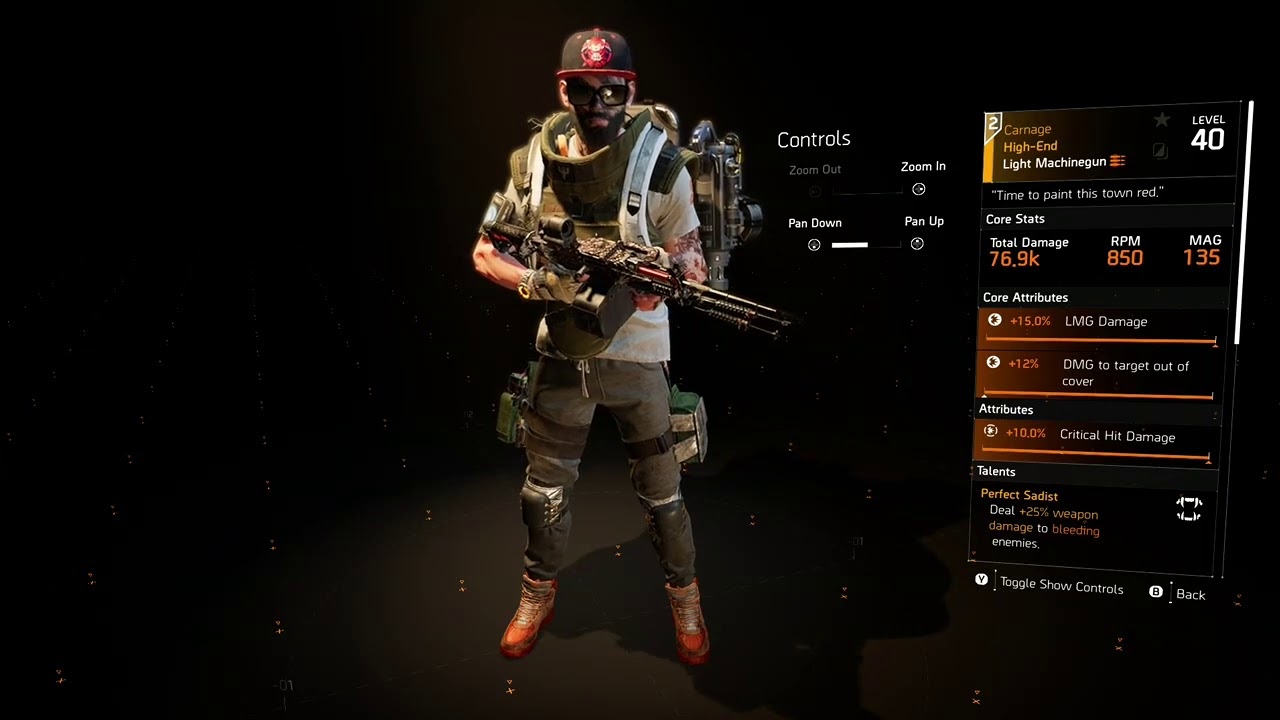This screenshot has width=1280, height=720.
Task: Click the star icon to favorite the weapon
Action: point(1162,119)
